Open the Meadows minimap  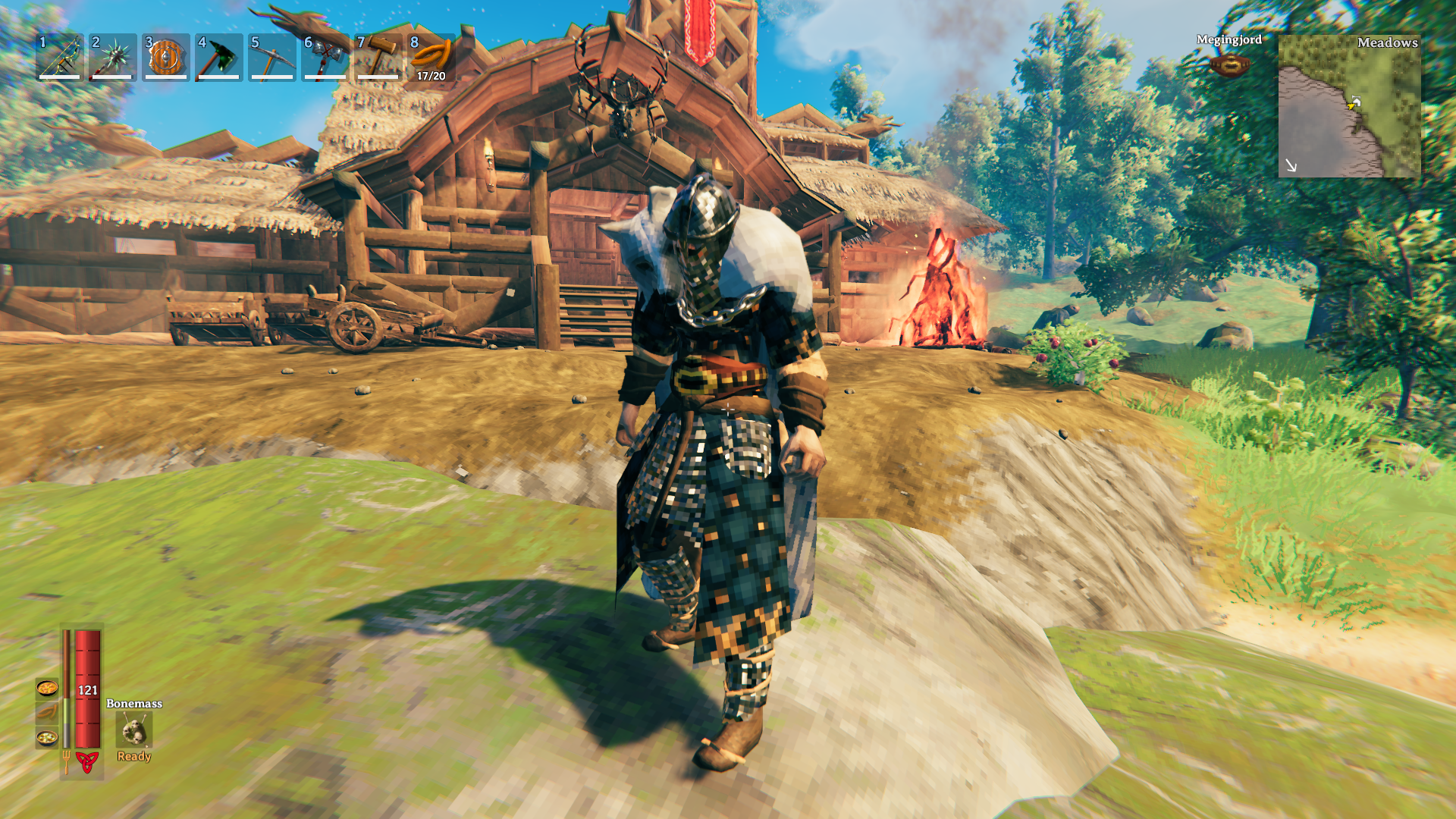point(1349,106)
